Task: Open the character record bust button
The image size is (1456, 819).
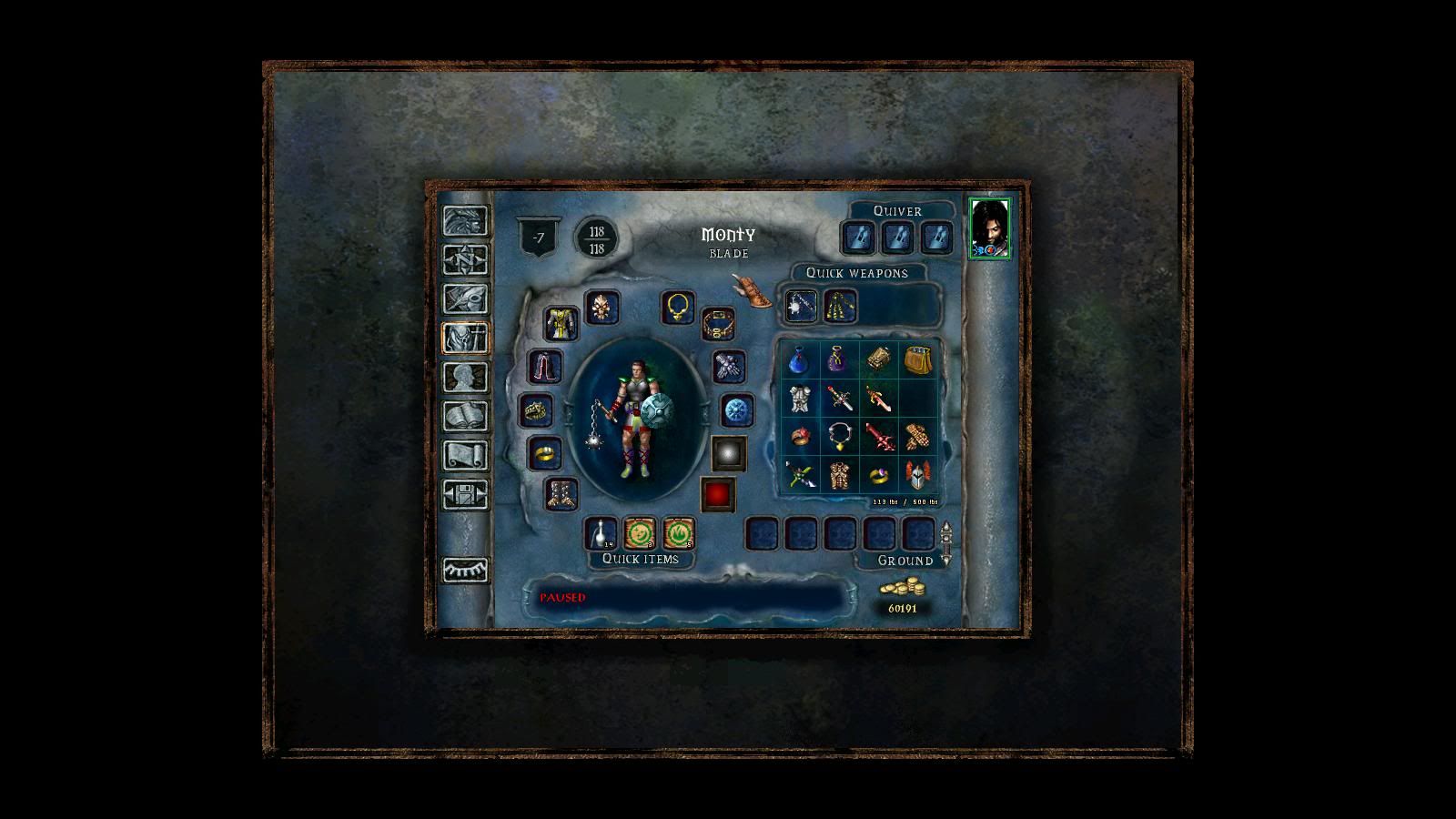Action: pos(465,378)
